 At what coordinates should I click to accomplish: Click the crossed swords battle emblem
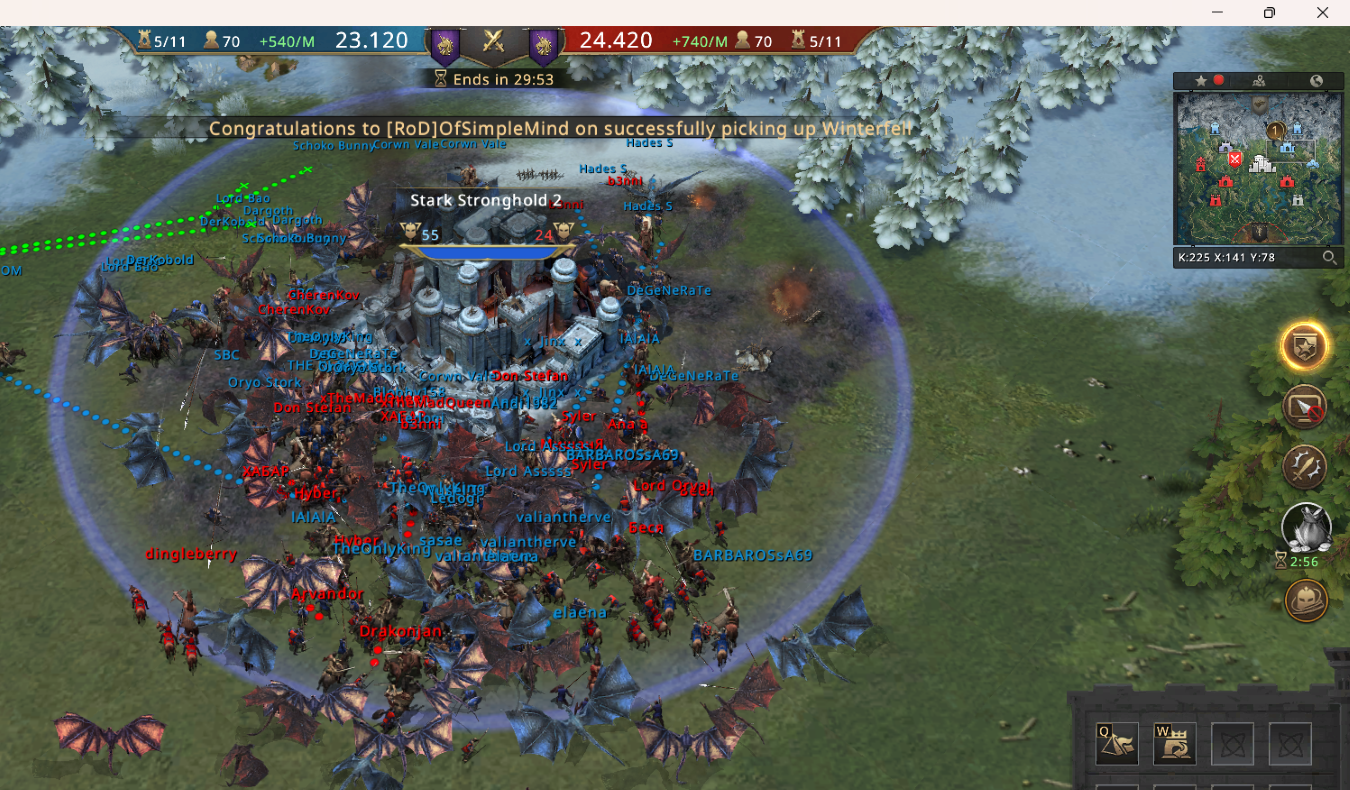click(493, 41)
